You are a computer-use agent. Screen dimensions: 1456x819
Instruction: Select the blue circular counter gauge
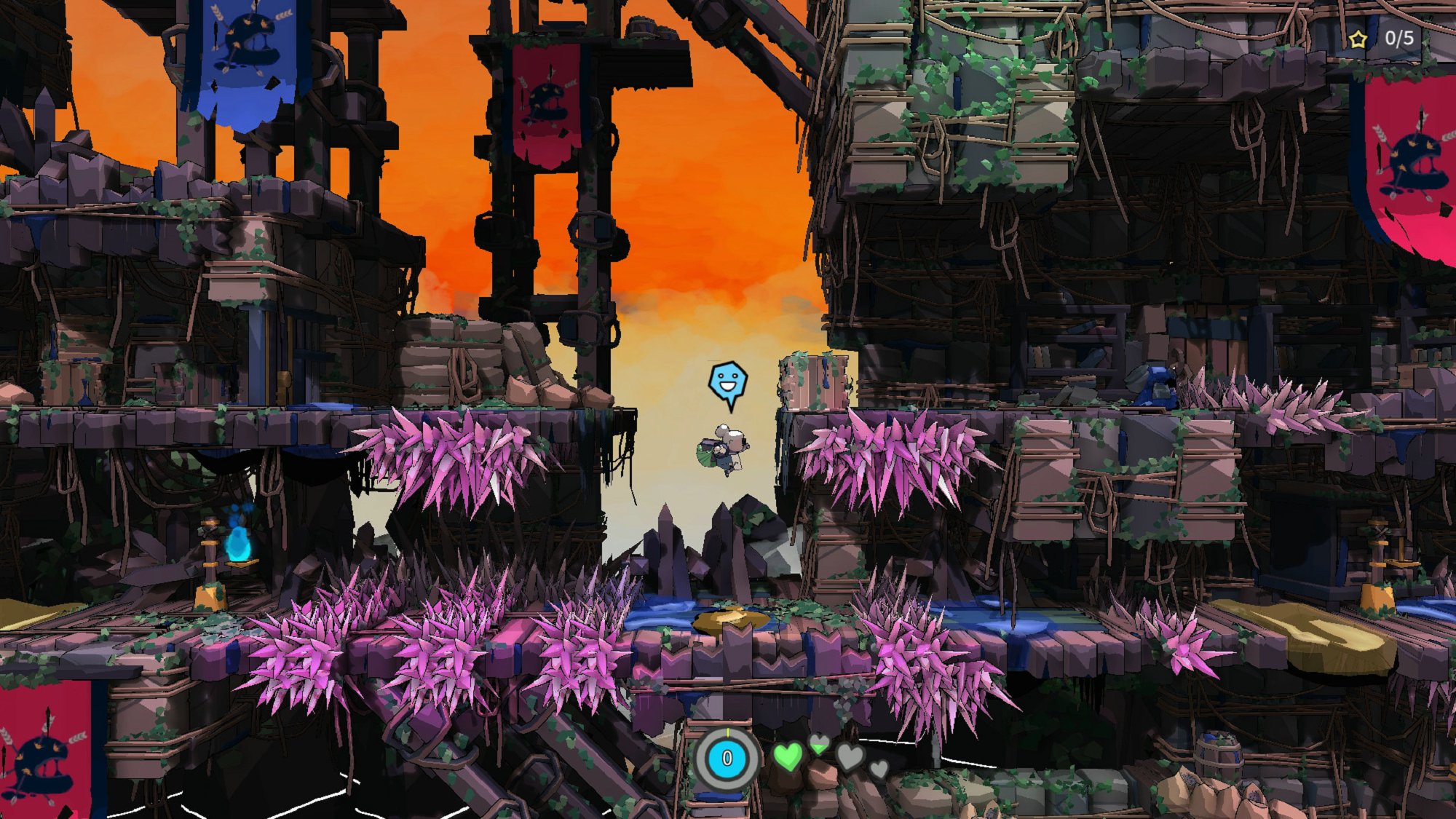pyautogui.click(x=727, y=759)
